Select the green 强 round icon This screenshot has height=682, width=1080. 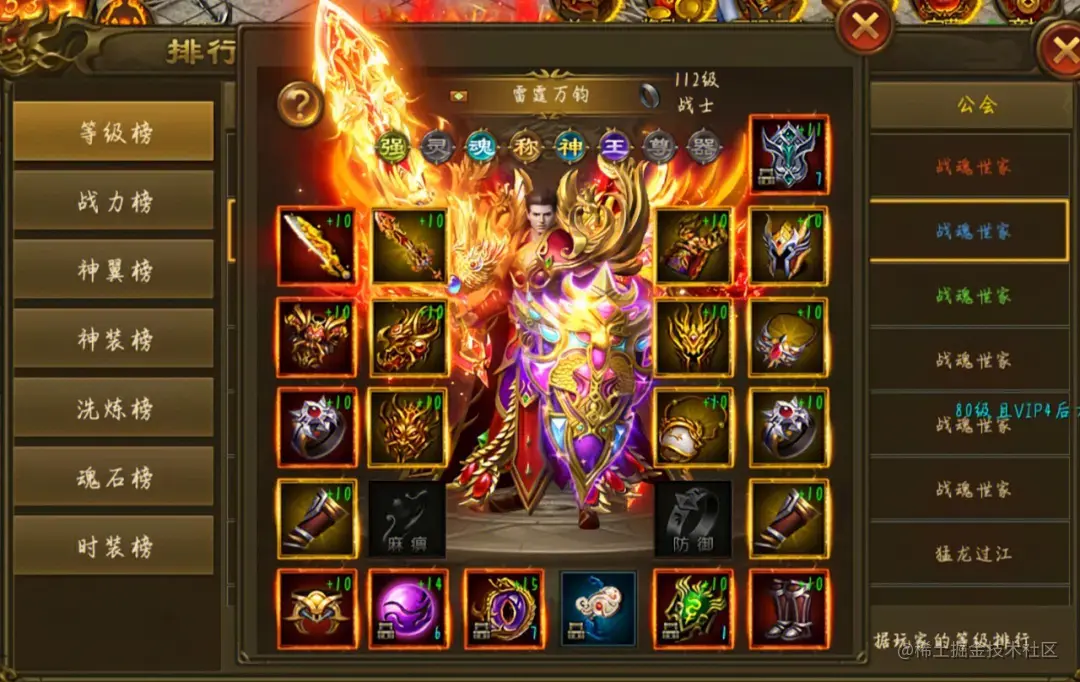point(392,147)
